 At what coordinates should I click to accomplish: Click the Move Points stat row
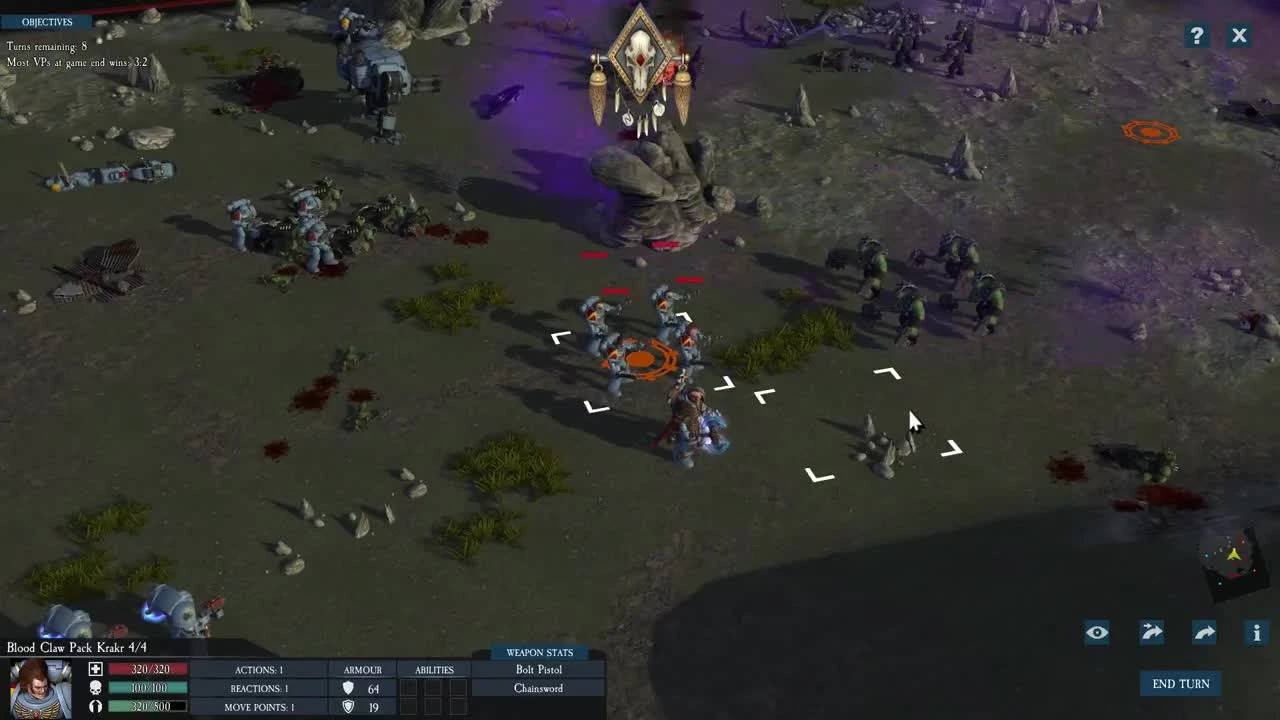pos(258,707)
